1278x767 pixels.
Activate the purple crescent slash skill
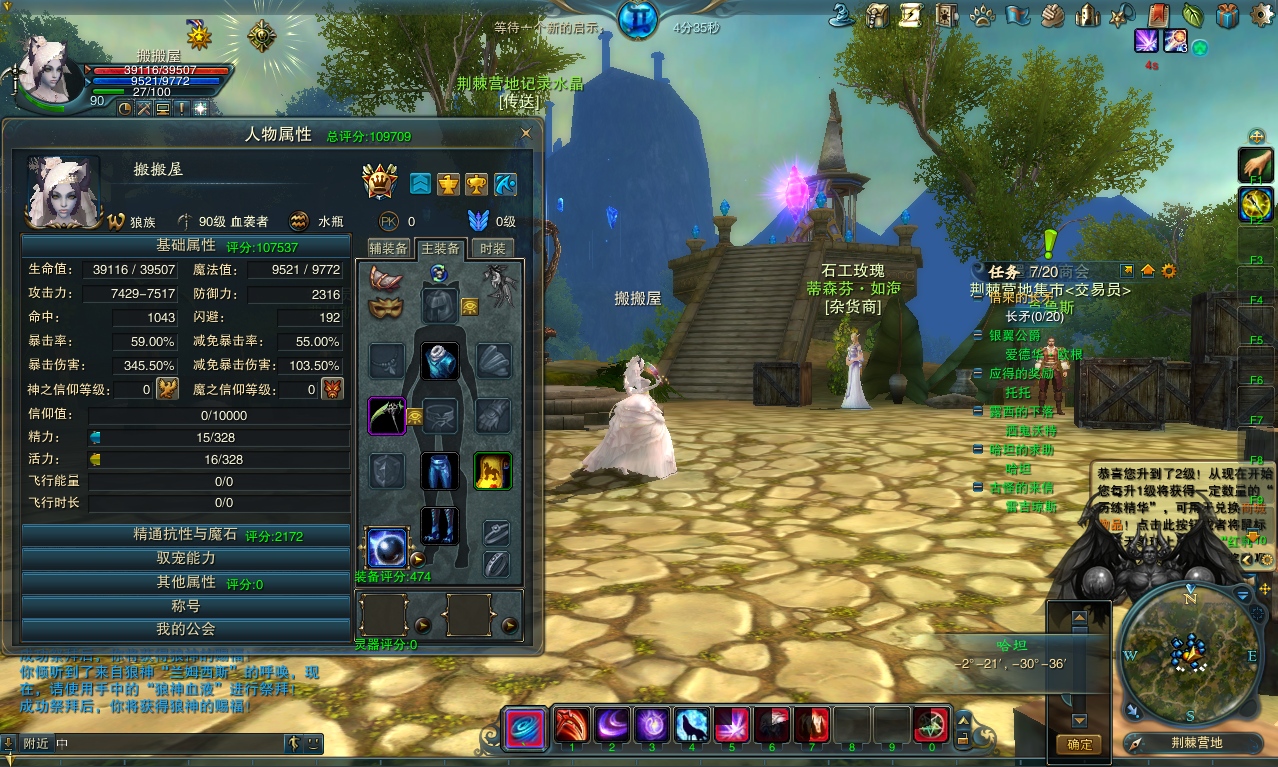(612, 724)
